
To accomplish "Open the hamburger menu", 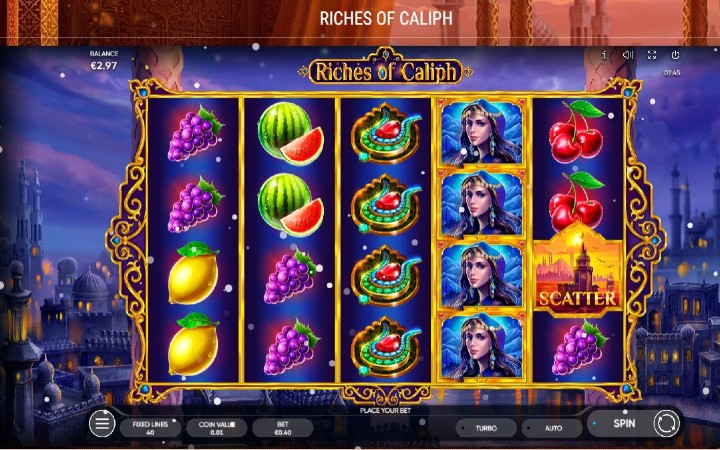I will pyautogui.click(x=101, y=425).
